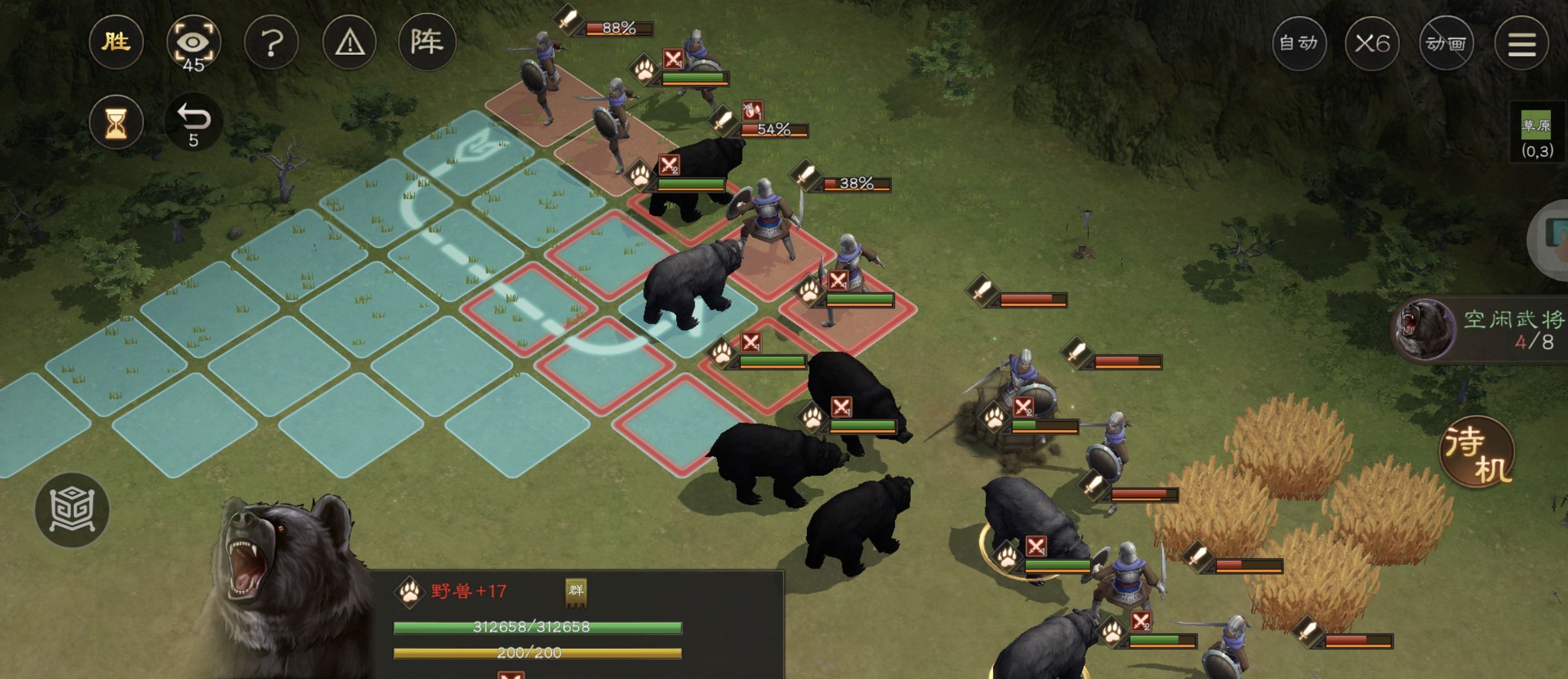
Task: Open the maze-pattern cube button
Action: 72,509
